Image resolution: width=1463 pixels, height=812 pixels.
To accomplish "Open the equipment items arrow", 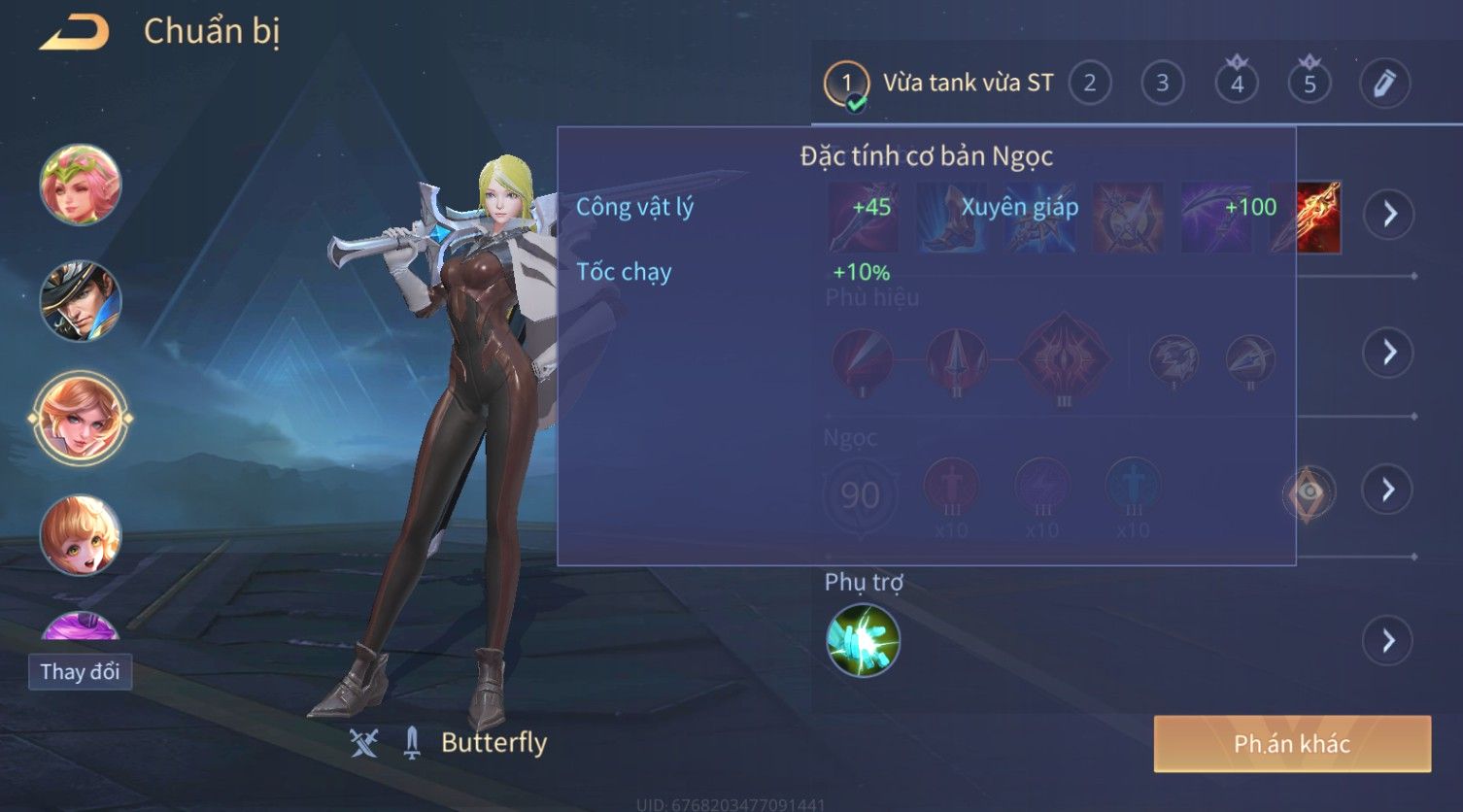I will (x=1389, y=214).
